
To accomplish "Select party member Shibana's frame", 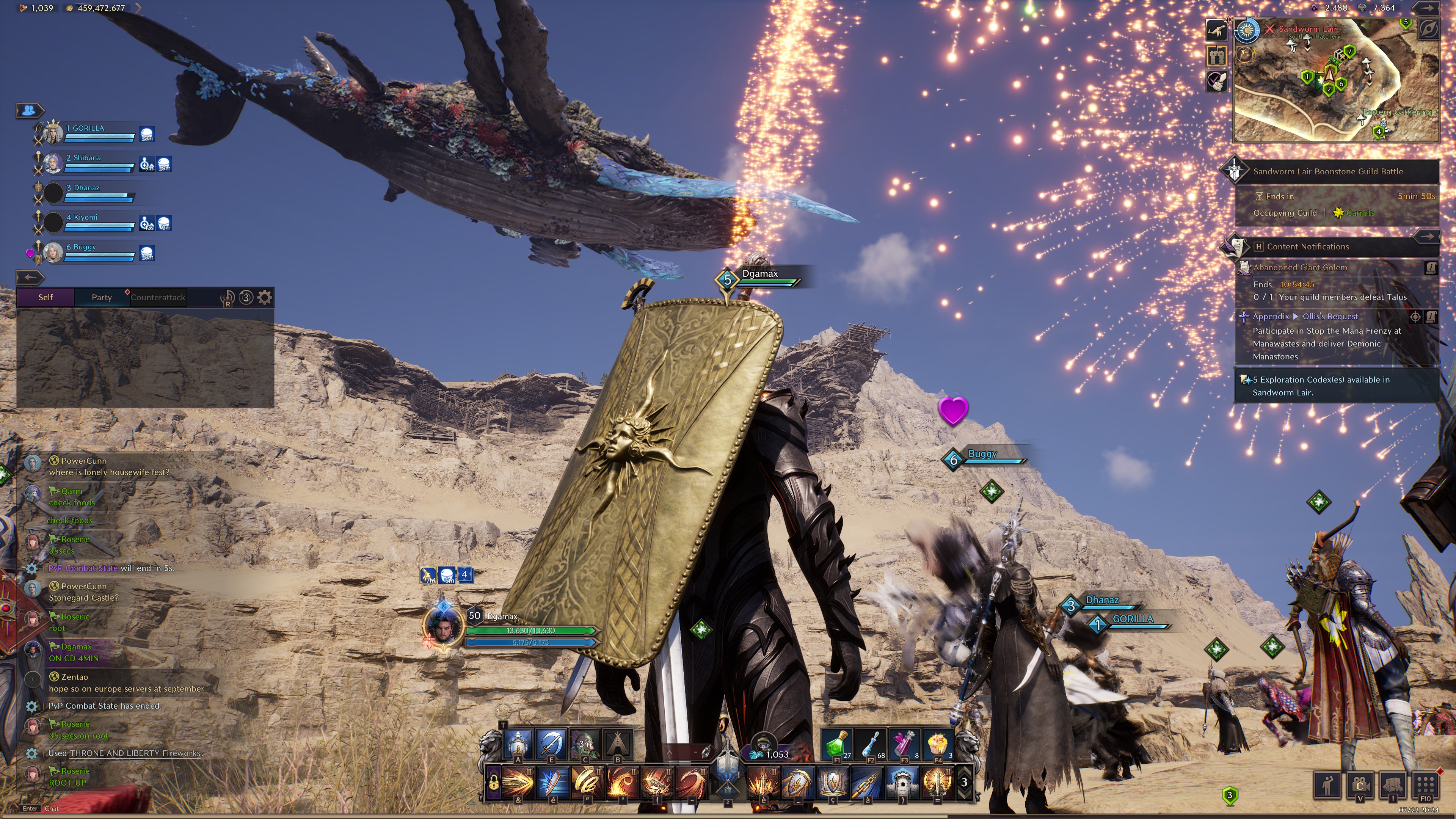I will (99, 163).
